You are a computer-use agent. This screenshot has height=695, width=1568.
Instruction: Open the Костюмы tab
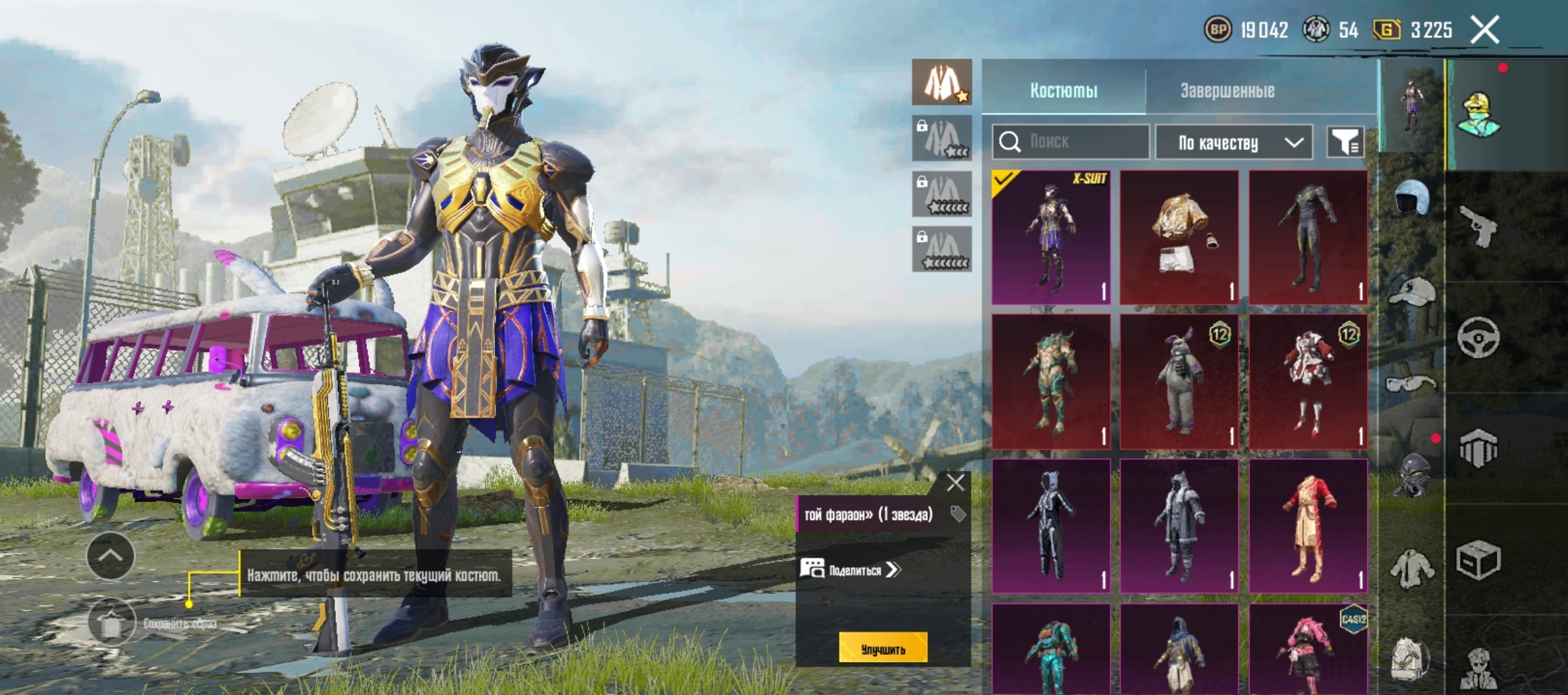[x=1063, y=91]
